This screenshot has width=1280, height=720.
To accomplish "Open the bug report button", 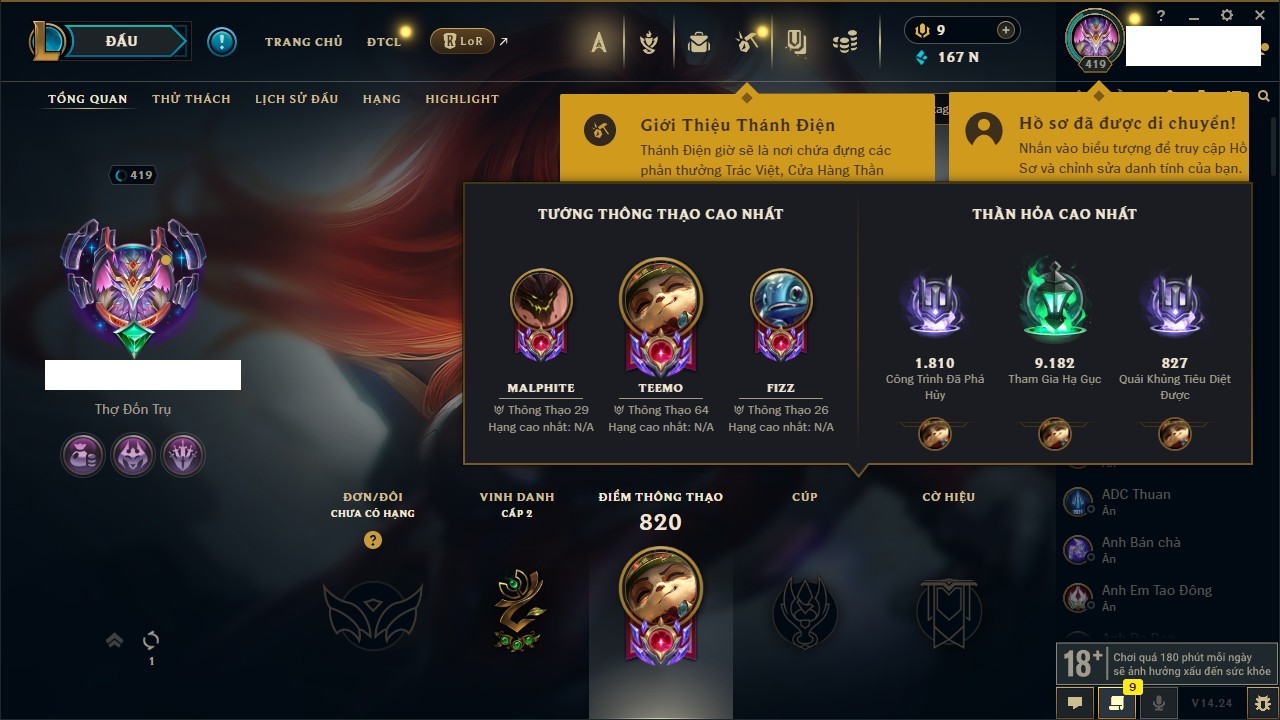I will [1262, 702].
